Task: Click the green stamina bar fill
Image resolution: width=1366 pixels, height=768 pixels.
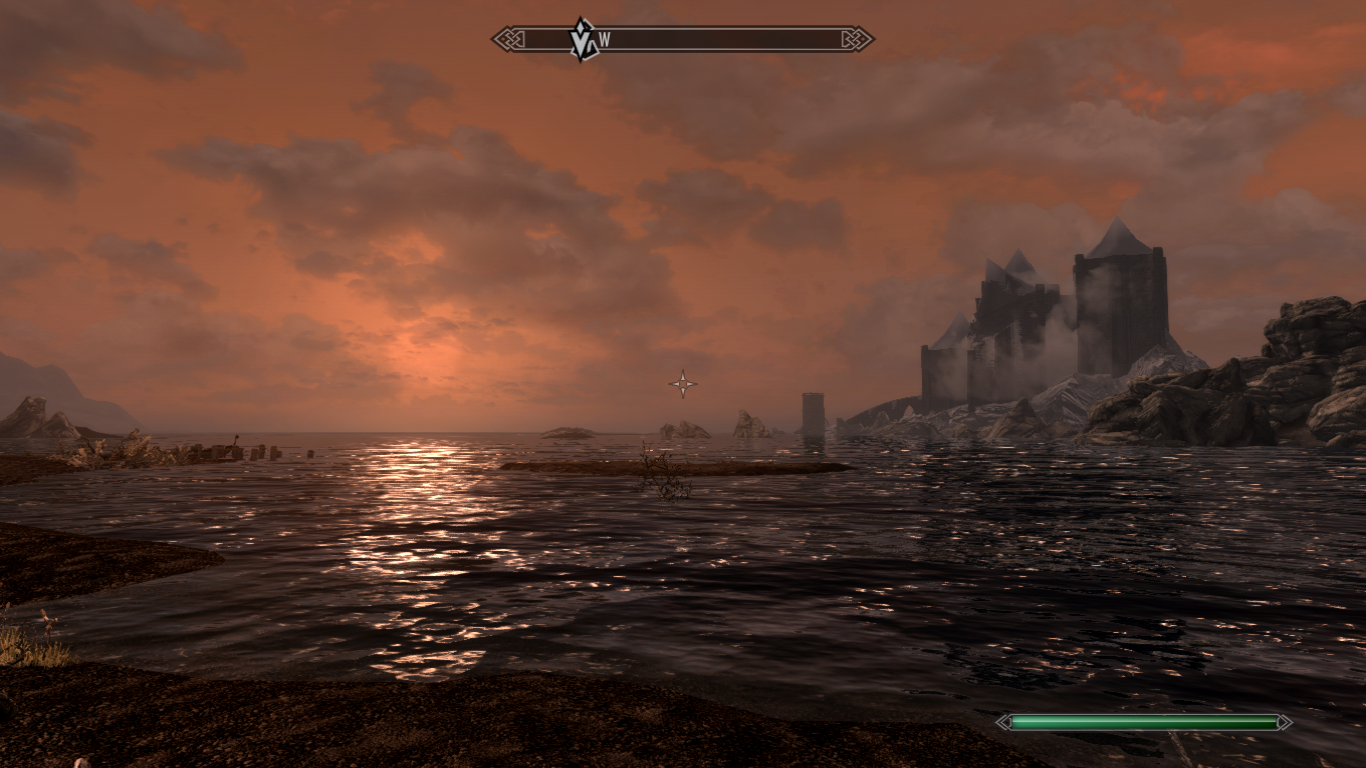Action: [x=1142, y=720]
